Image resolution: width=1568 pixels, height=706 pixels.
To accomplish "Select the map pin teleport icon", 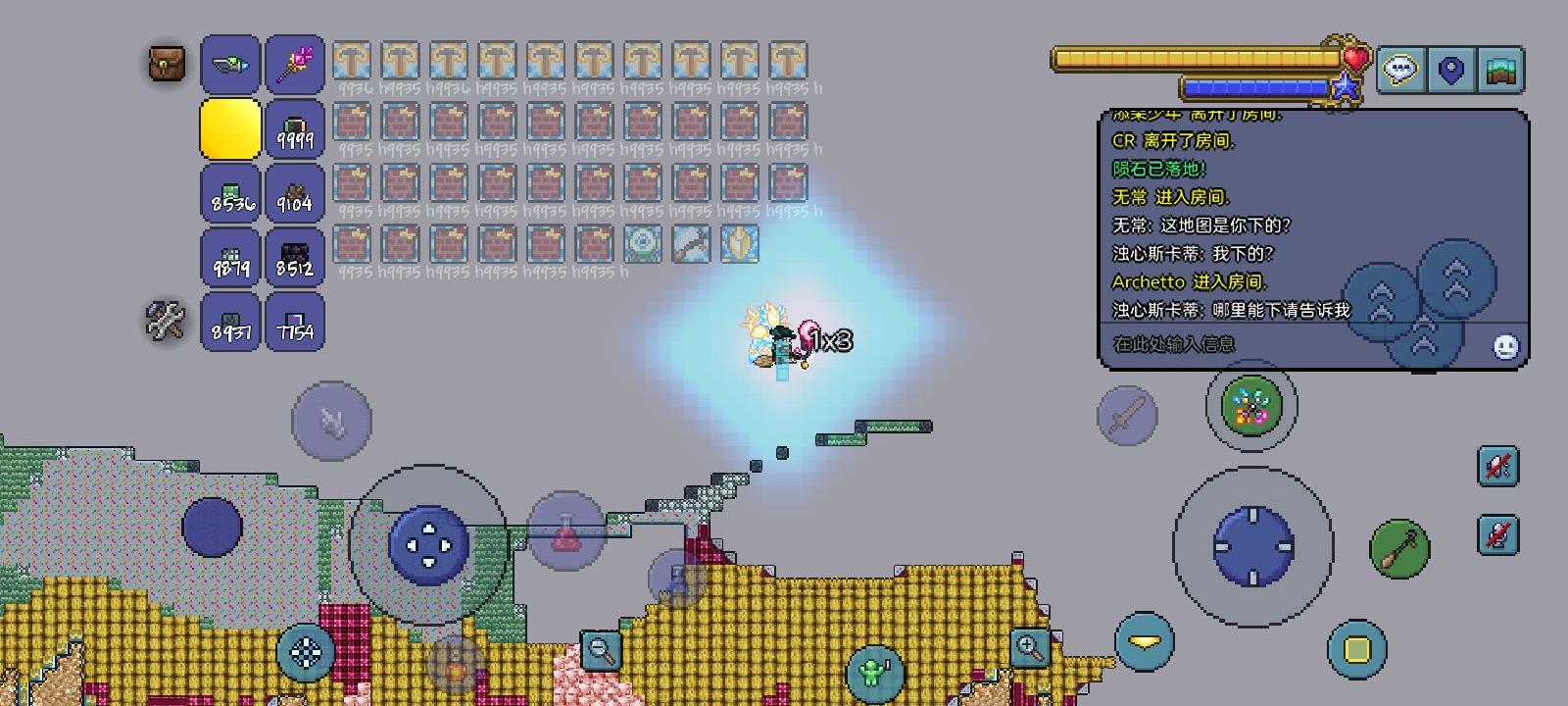I will click(x=1452, y=69).
